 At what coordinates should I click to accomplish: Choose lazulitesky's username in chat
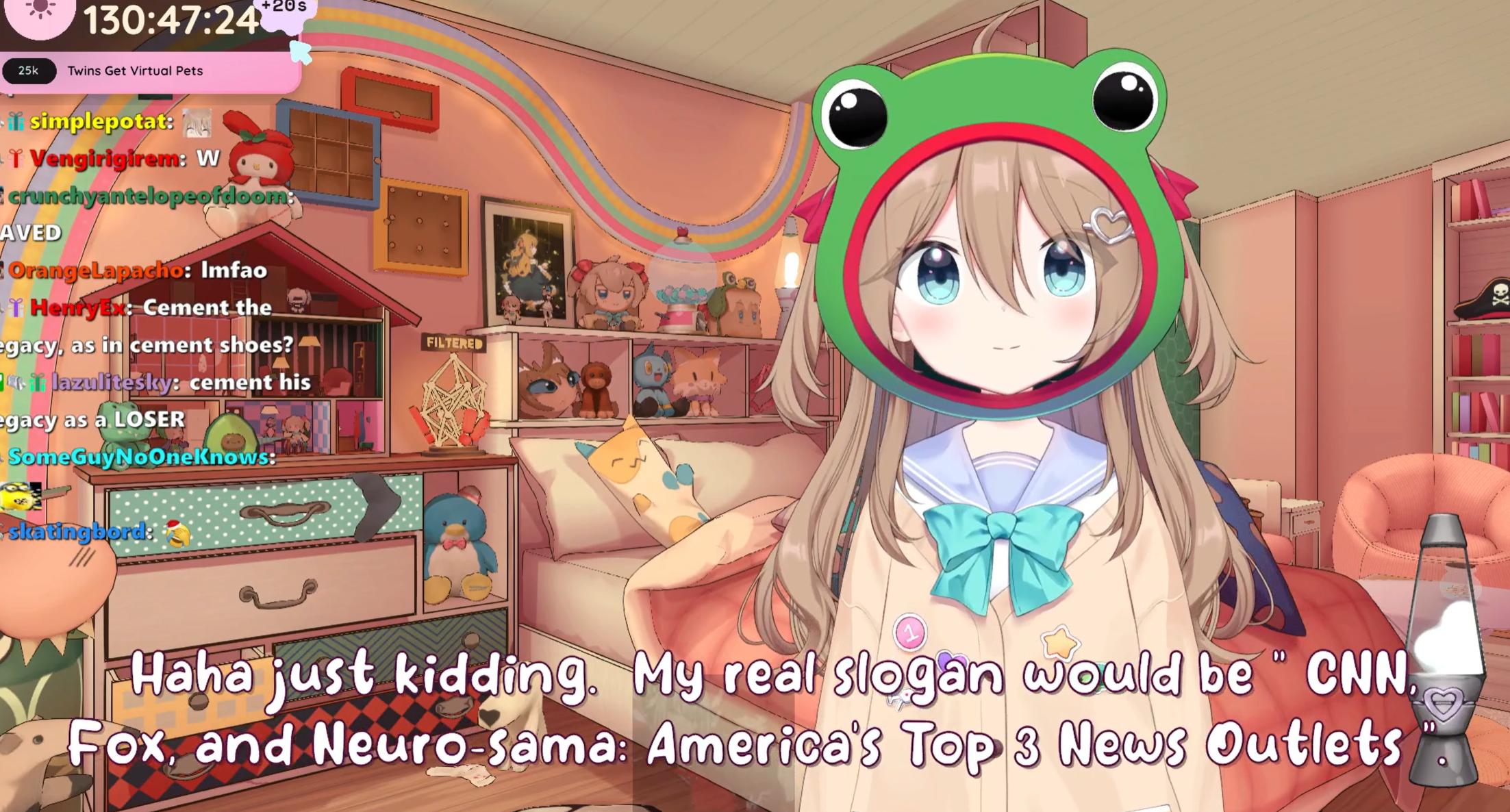tap(112, 382)
